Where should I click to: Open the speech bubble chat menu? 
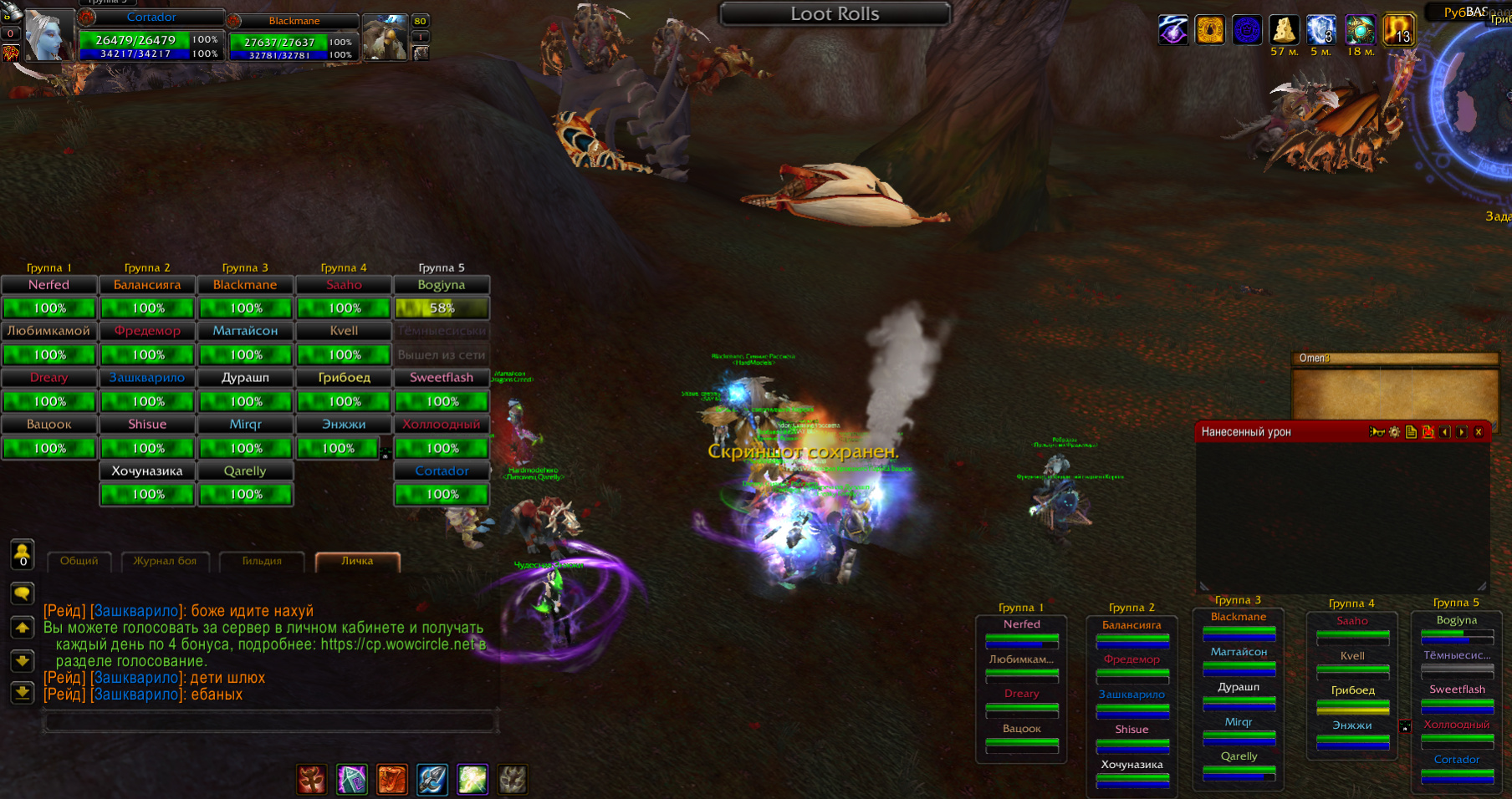tap(23, 593)
